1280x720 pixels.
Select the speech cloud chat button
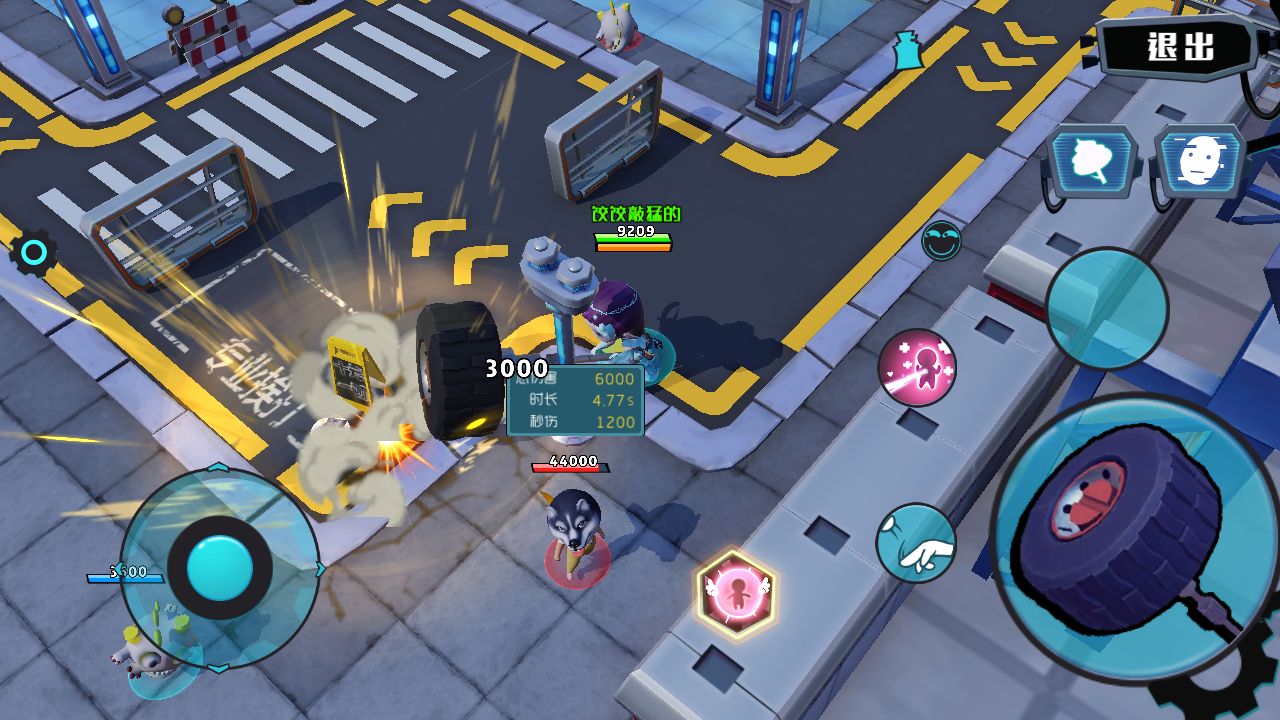(1092, 163)
